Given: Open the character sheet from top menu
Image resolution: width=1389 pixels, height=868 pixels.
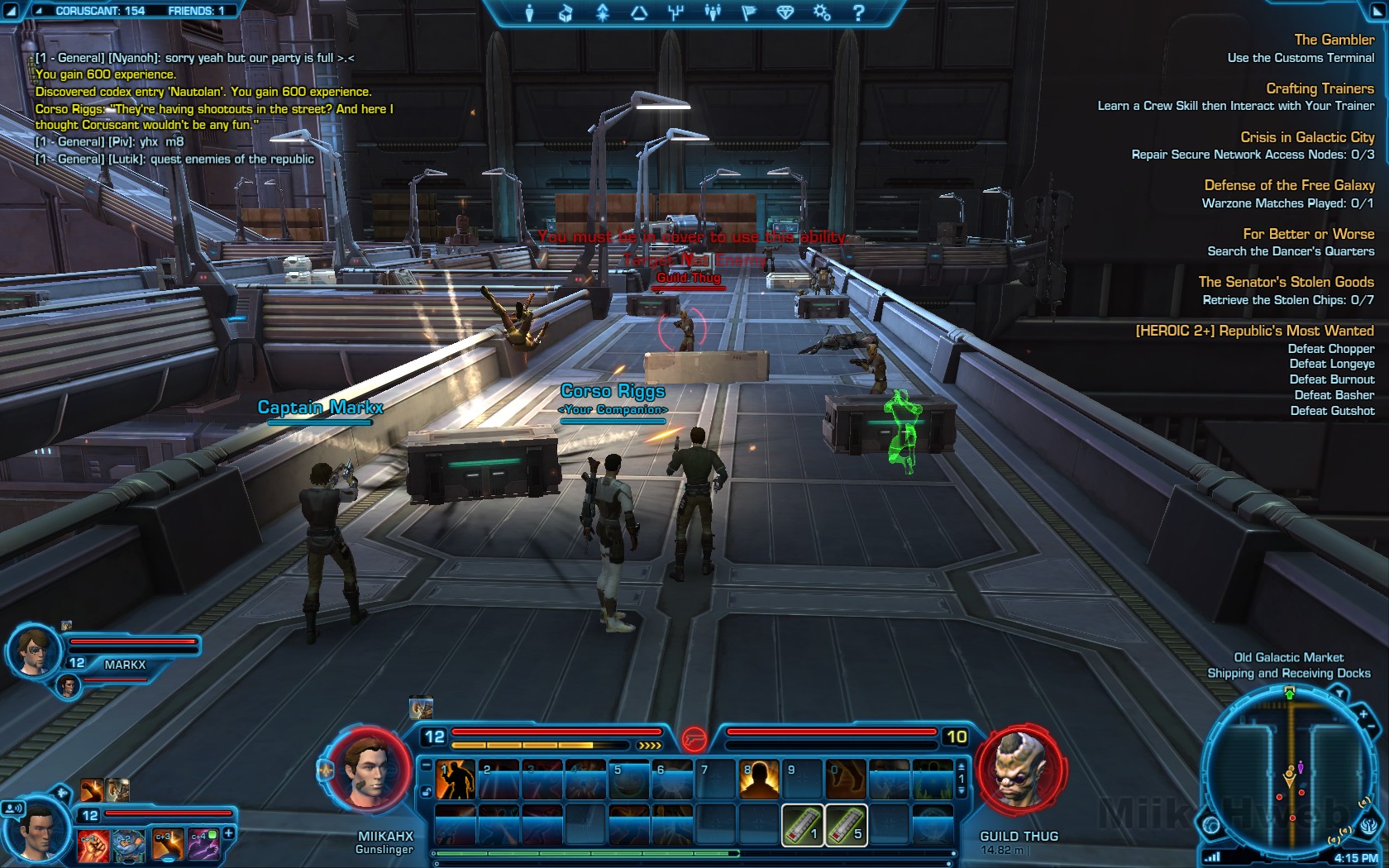Looking at the screenshot, I should click(x=529, y=12).
